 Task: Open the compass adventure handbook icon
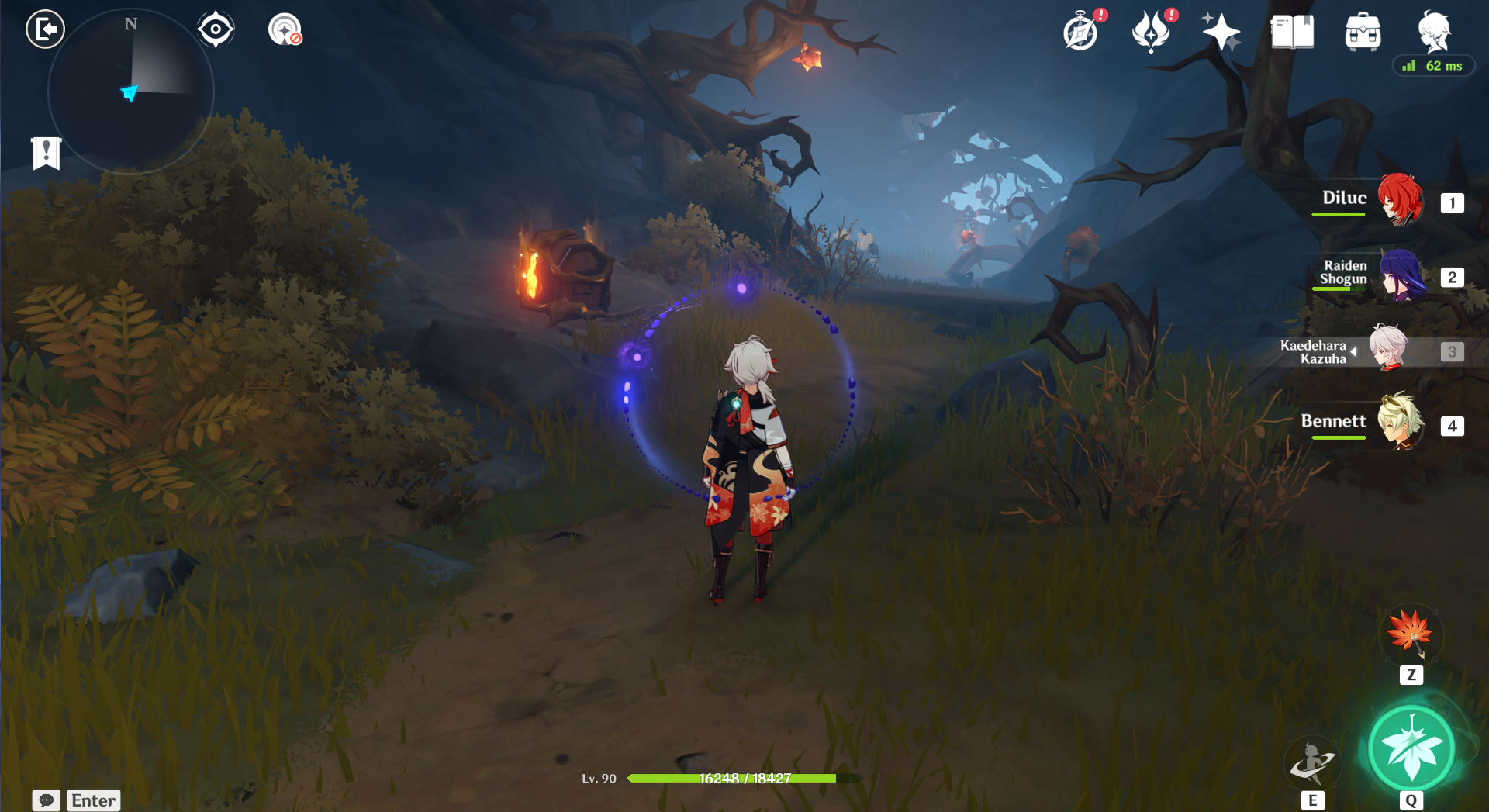pos(1080,33)
